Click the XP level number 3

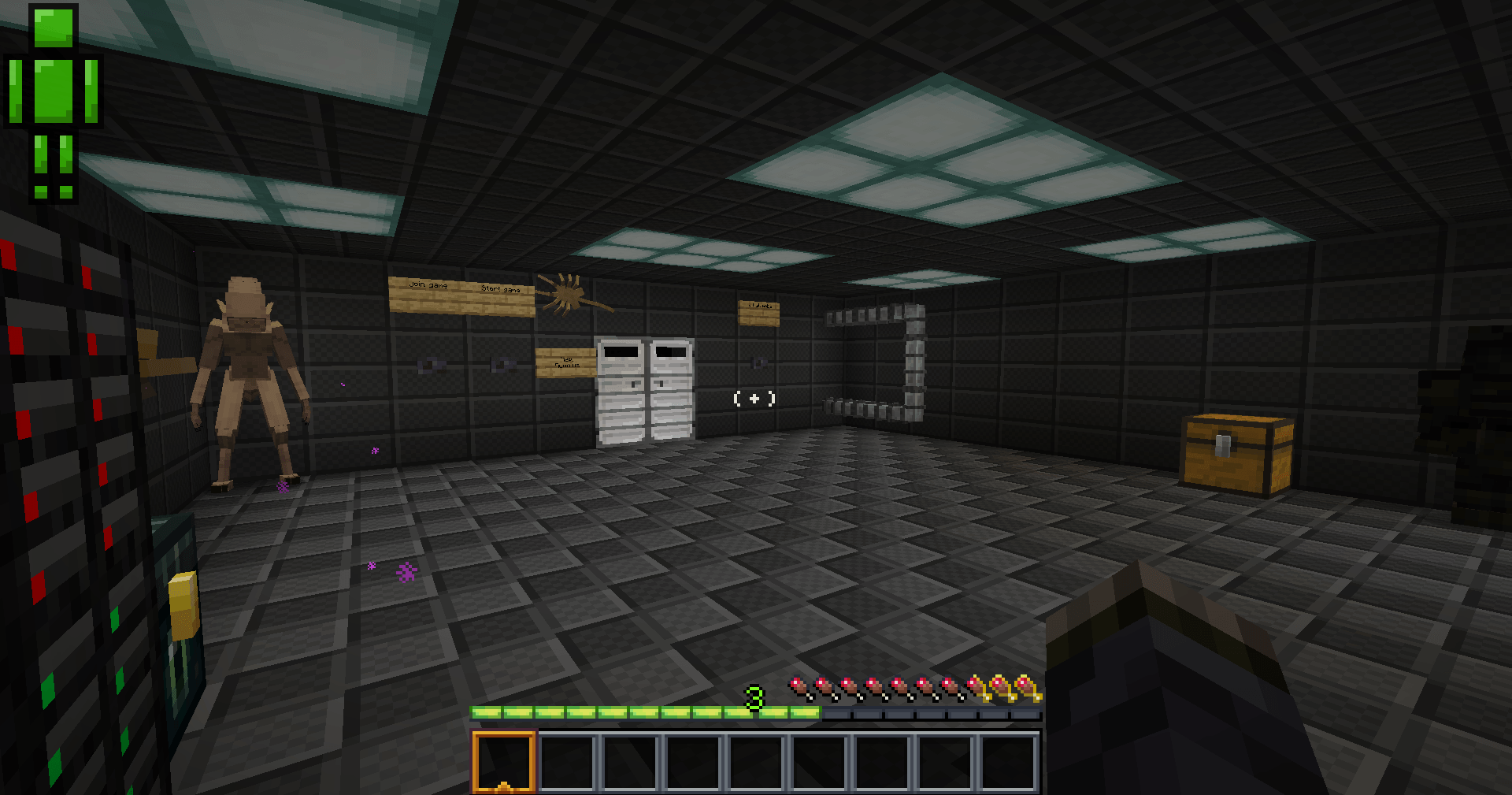754,697
